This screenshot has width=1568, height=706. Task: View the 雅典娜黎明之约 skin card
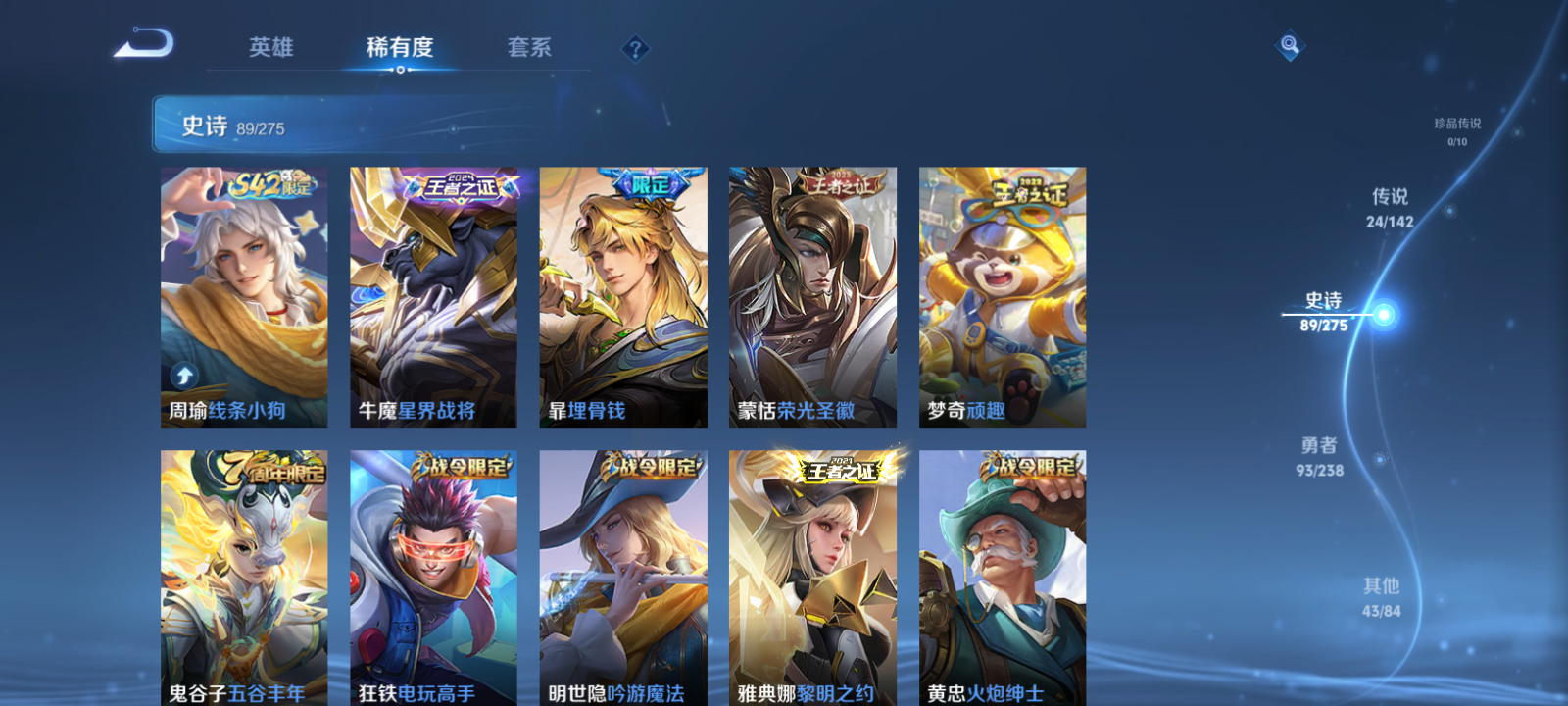(x=811, y=579)
